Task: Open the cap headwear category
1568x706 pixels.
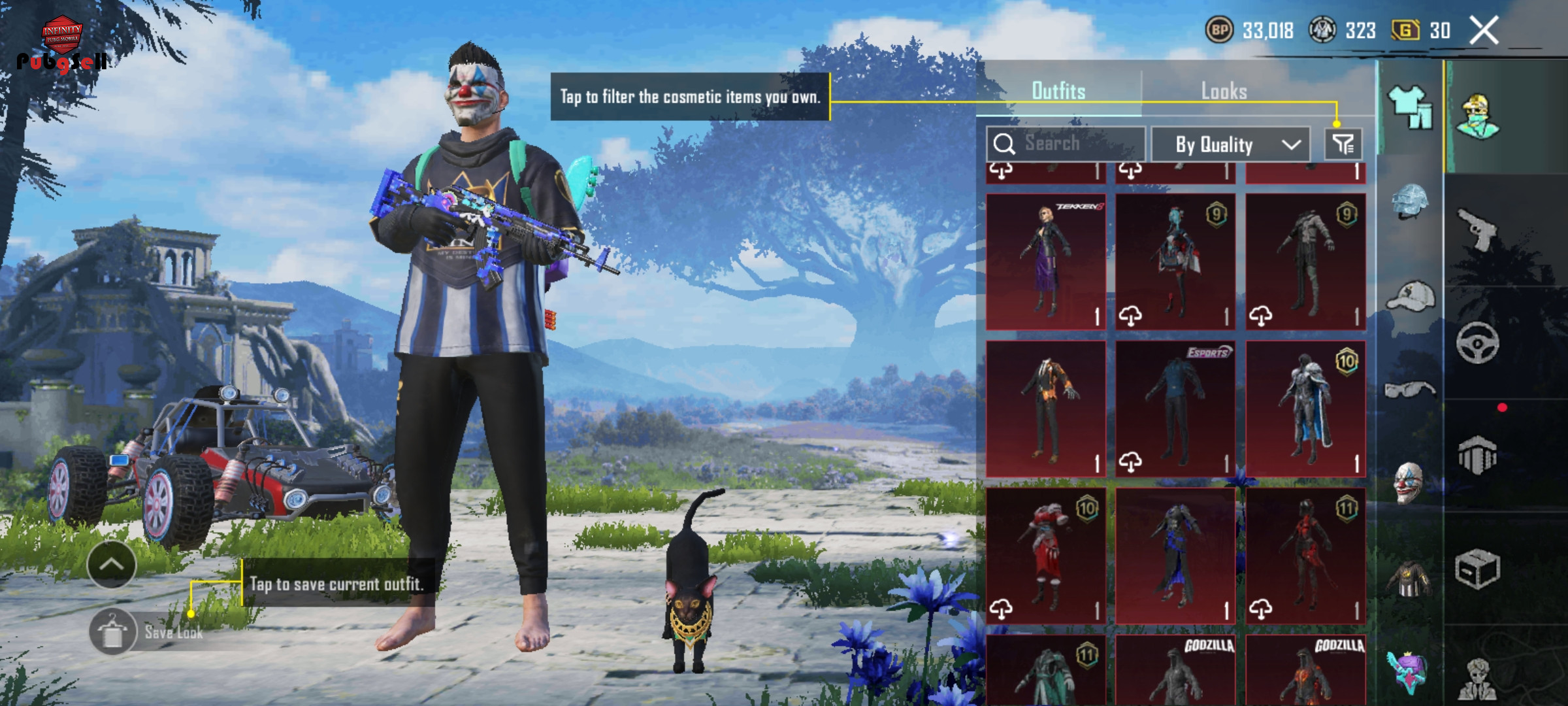Action: click(1410, 297)
